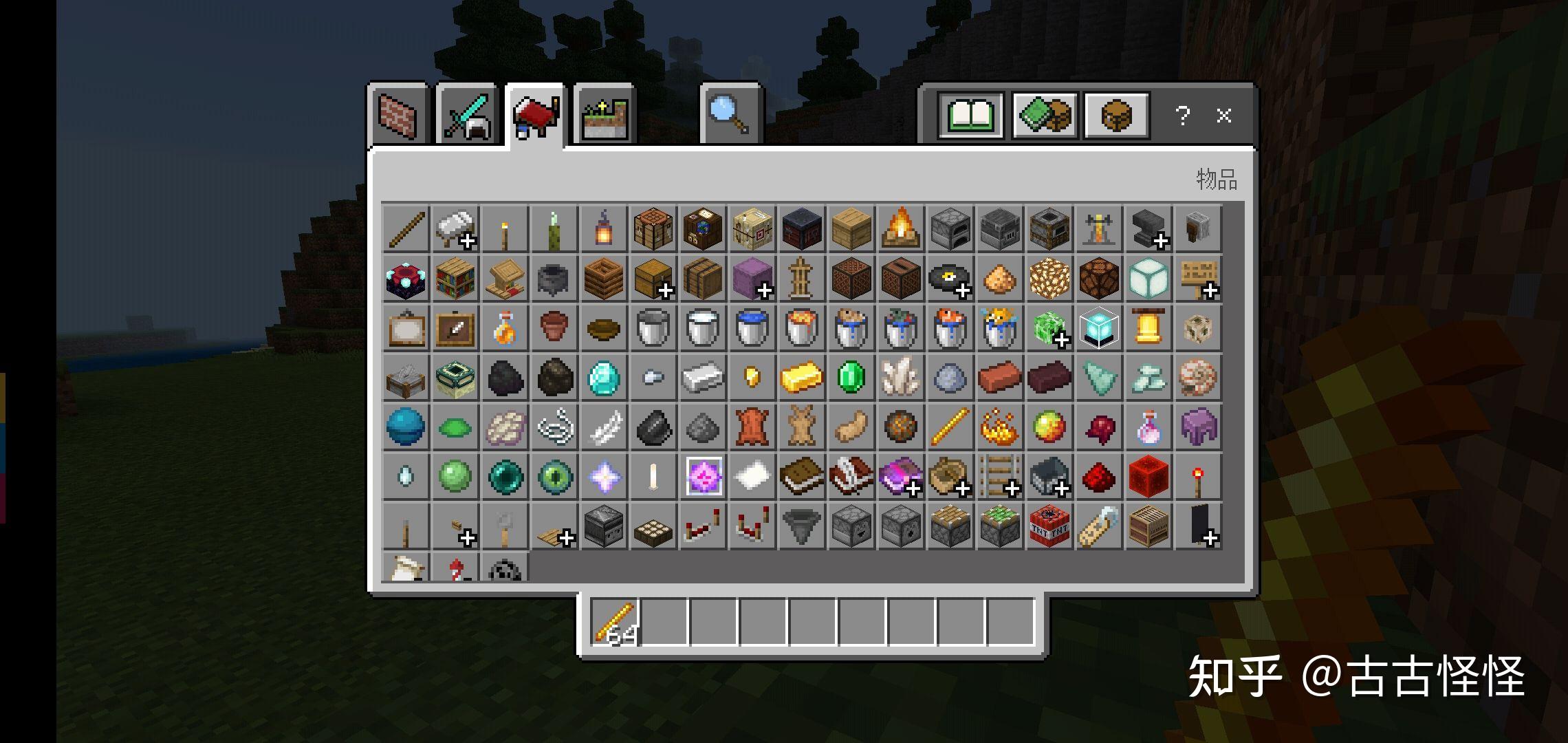
Task: Switch to the brick construction tab
Action: coord(398,115)
